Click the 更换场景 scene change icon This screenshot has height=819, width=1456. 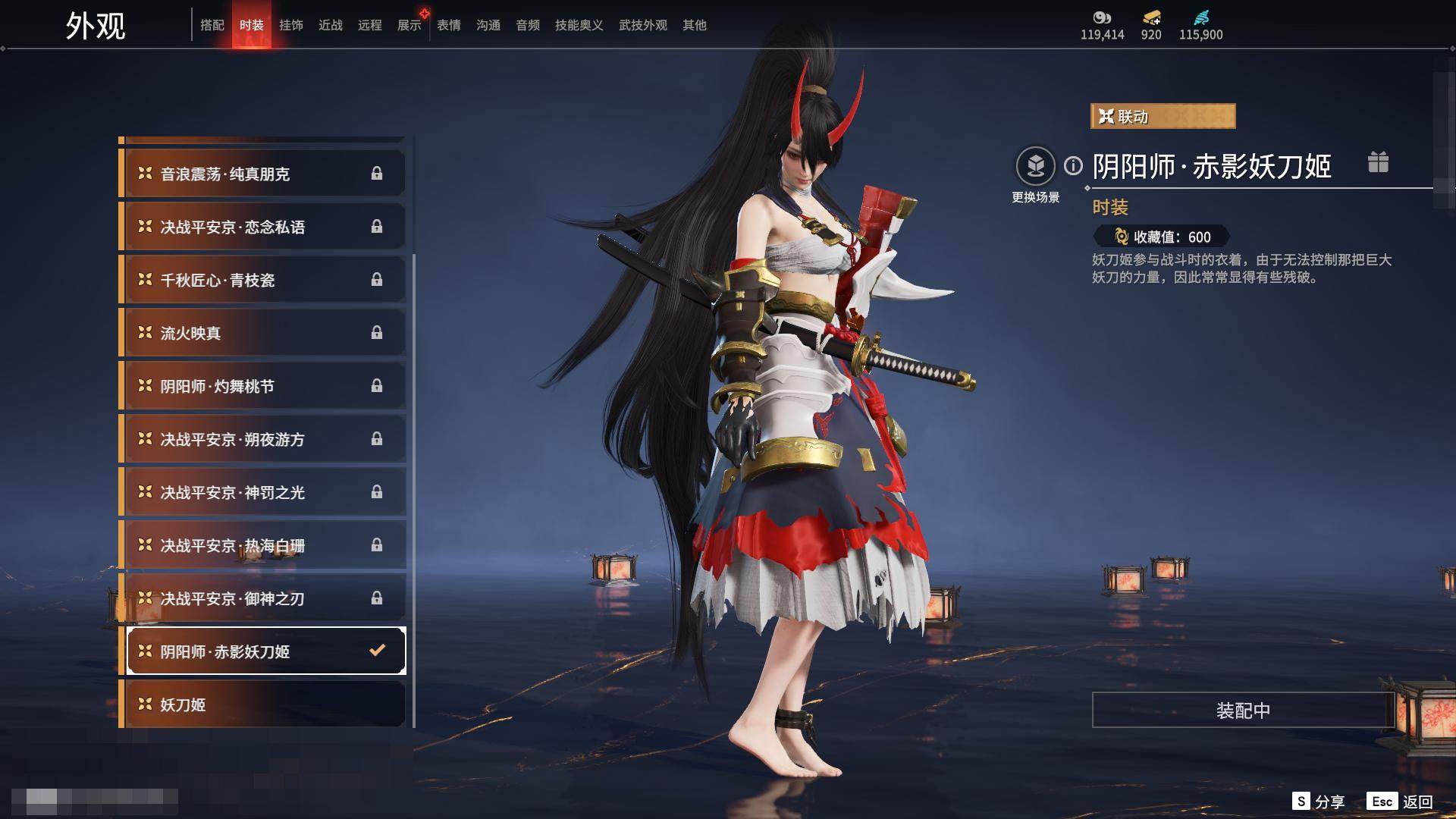tap(1035, 167)
